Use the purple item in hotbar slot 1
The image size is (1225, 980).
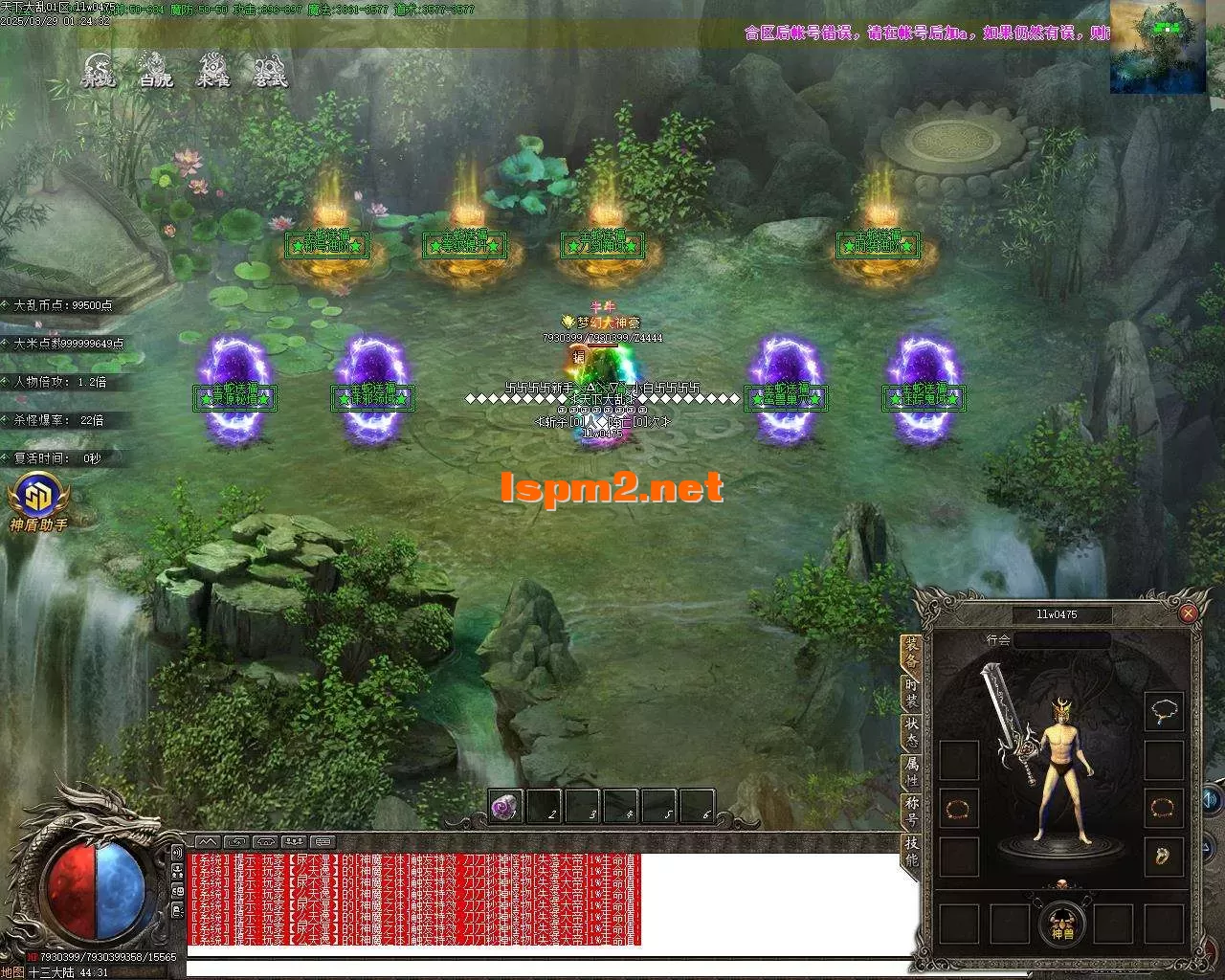[506, 807]
